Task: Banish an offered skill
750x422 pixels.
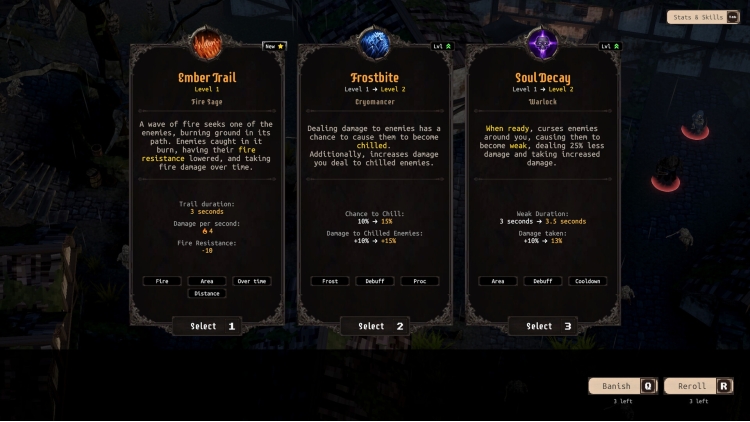Action: pyautogui.click(x=622, y=386)
